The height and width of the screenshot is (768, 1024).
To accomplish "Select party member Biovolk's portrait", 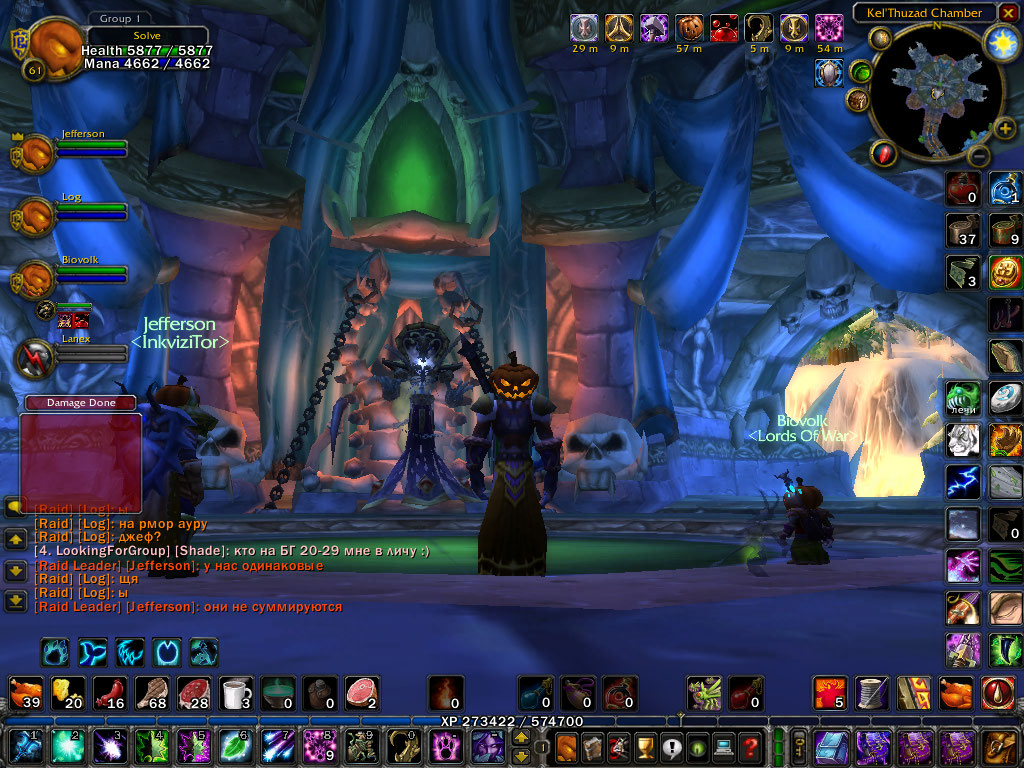I will [x=37, y=279].
